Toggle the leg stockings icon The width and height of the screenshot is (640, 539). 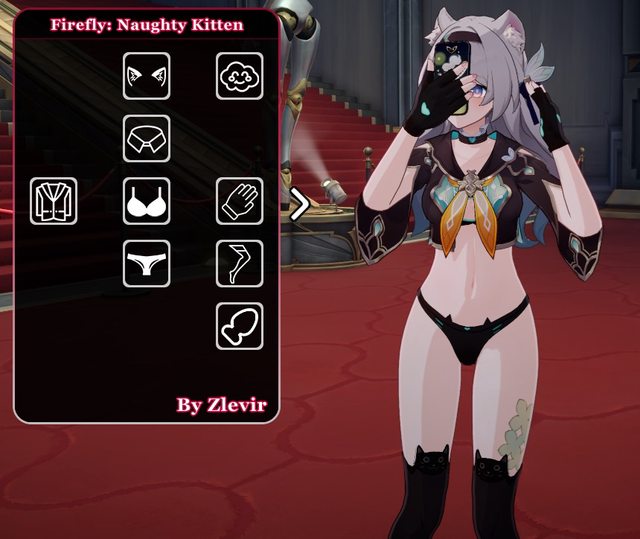tap(240, 263)
